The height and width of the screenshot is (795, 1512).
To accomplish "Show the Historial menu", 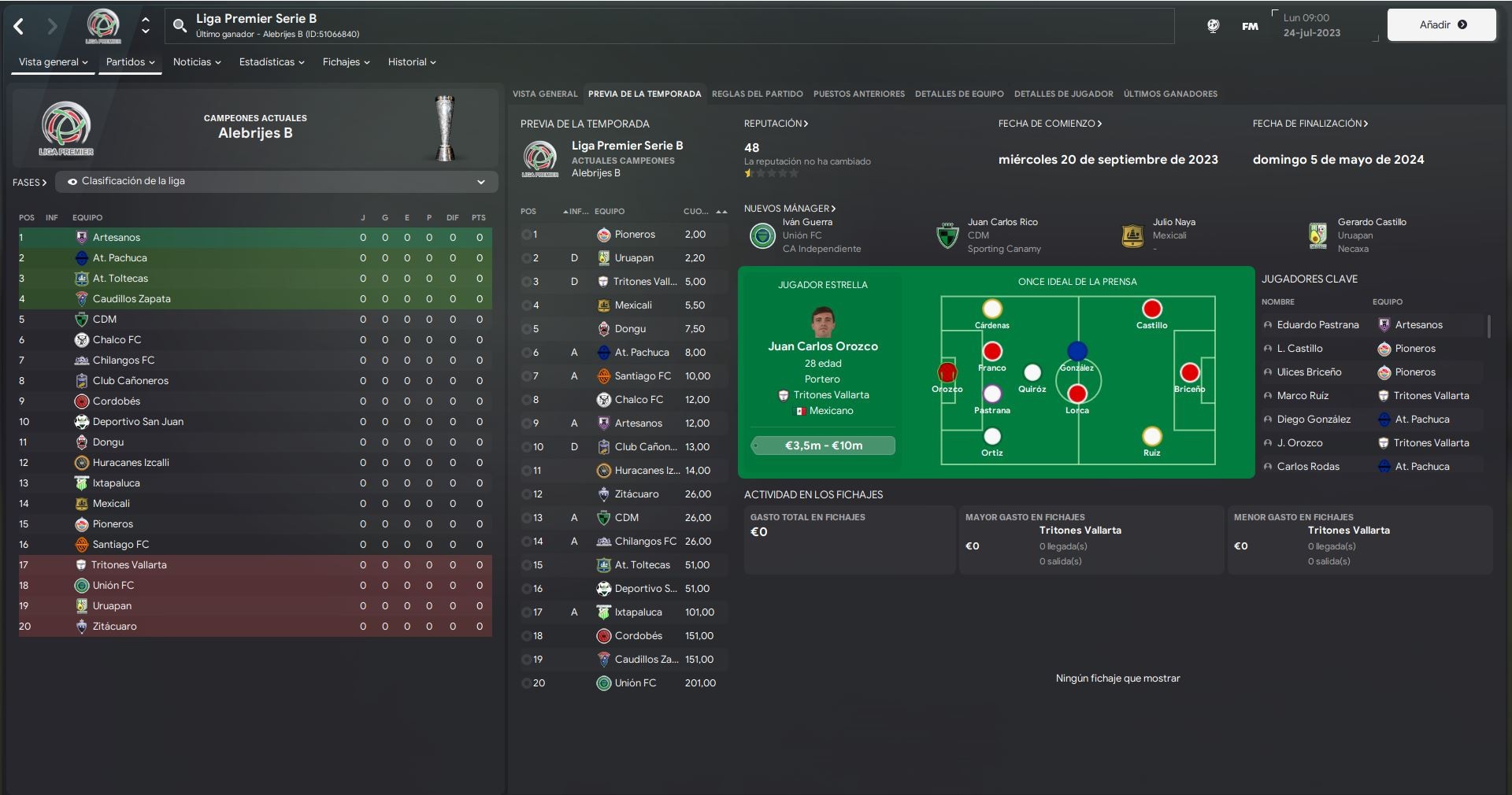I will [x=411, y=62].
